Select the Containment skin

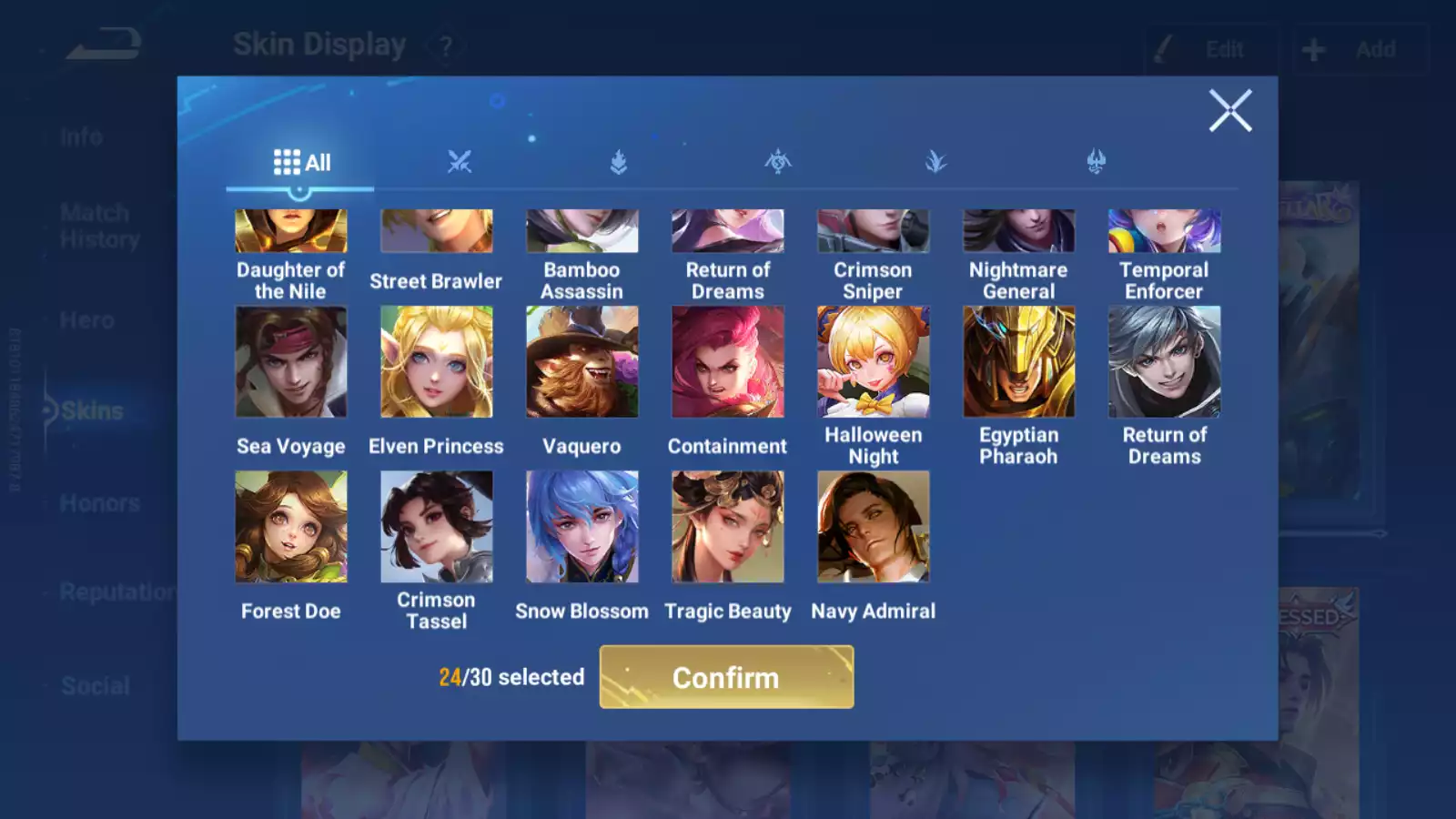coord(727,362)
